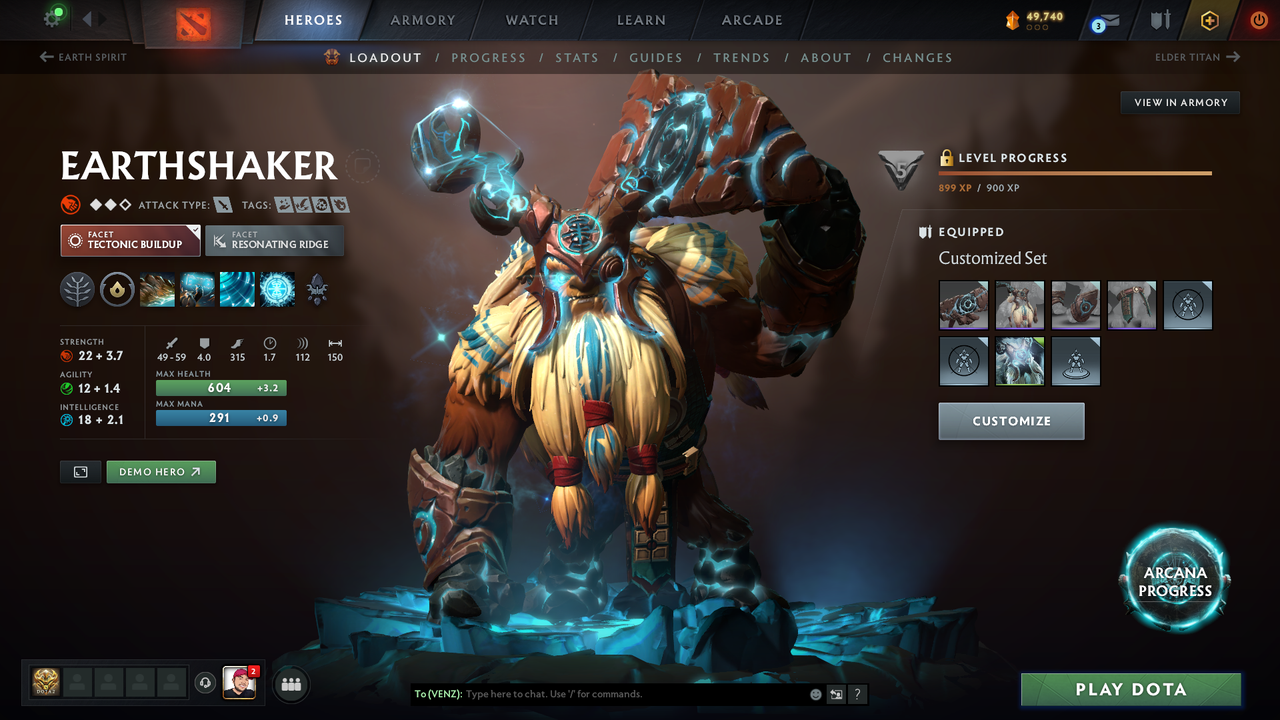Open the Fissure ability icon
Viewport: 1280px width, 720px height.
158,290
